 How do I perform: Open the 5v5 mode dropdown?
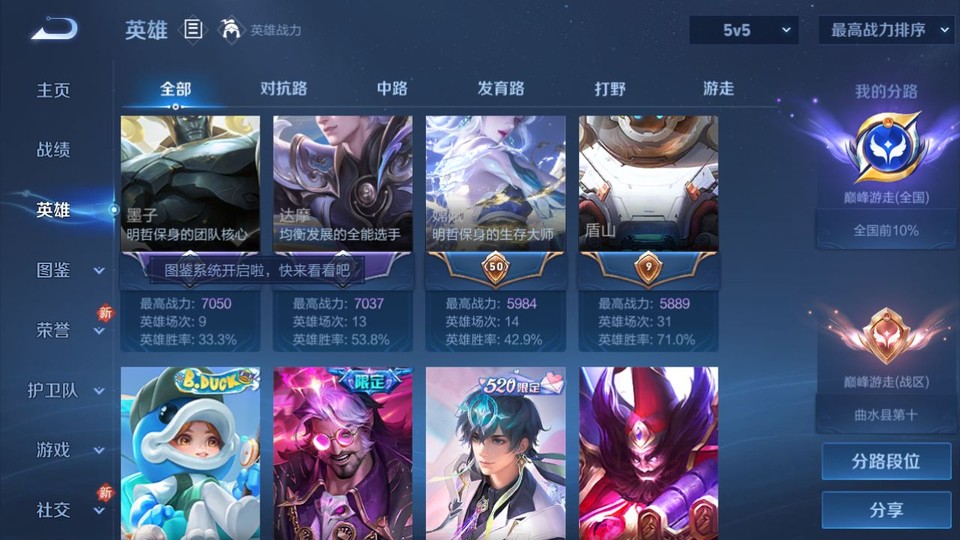744,30
